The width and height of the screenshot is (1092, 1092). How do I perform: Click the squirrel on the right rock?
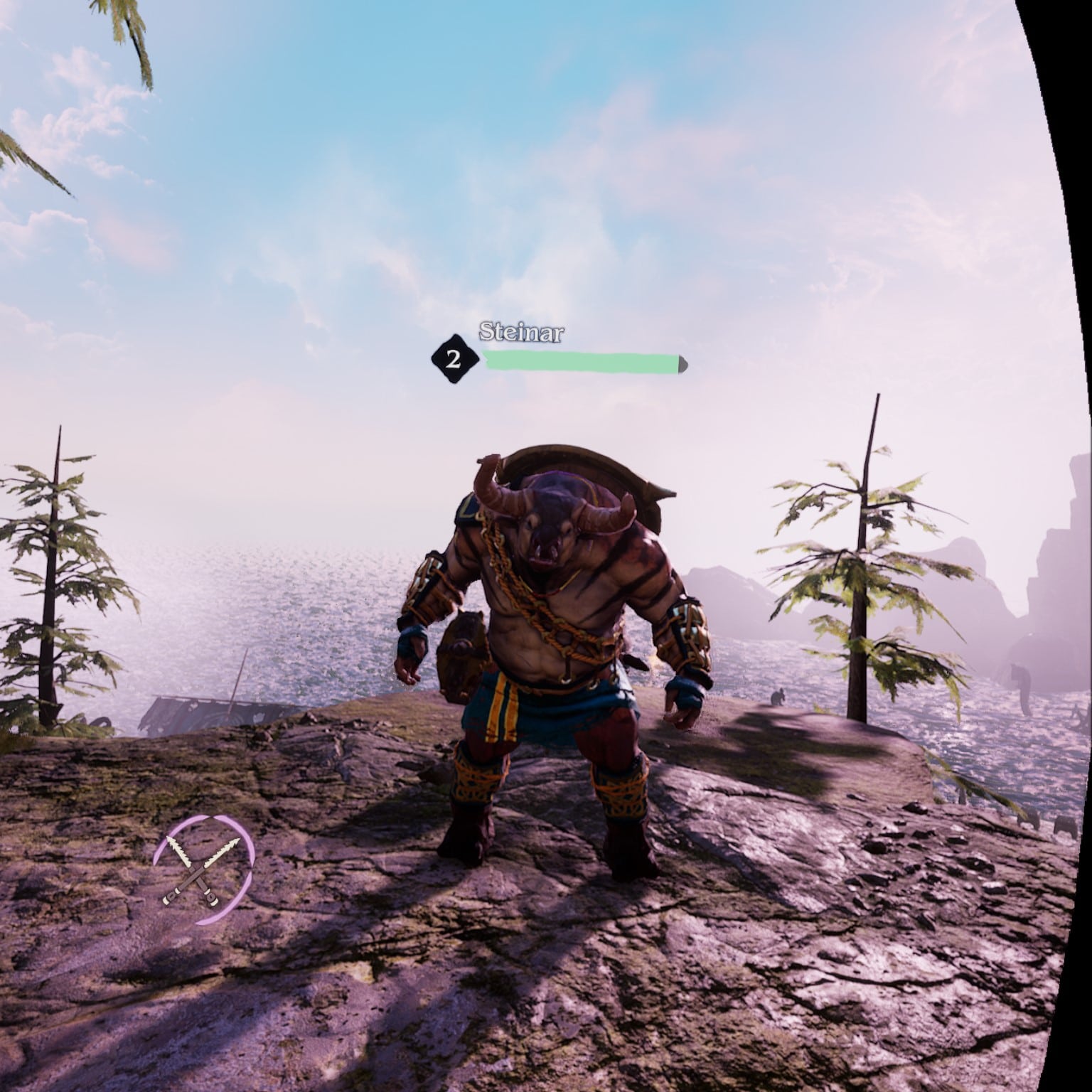pyautogui.click(x=778, y=697)
